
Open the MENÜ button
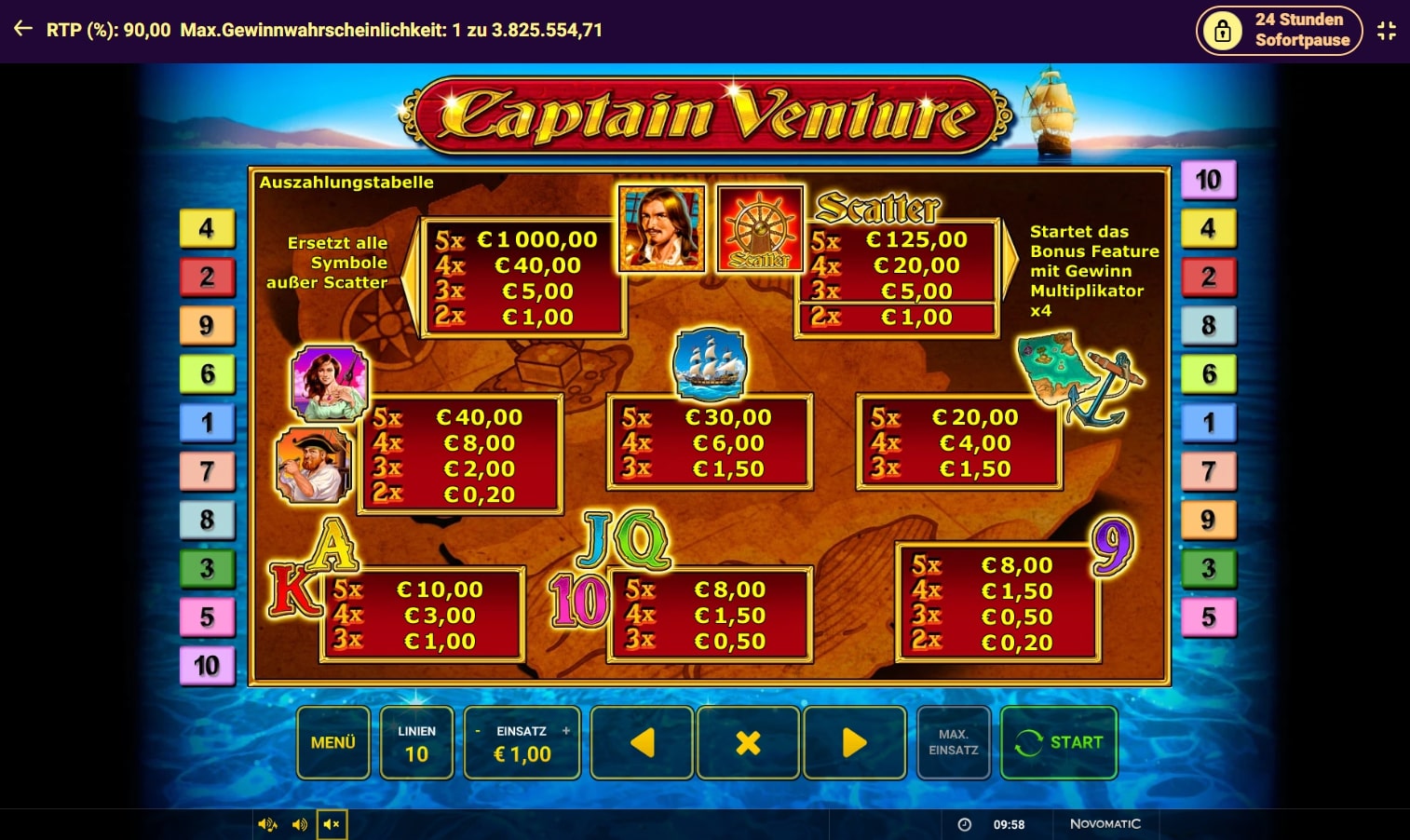(333, 742)
